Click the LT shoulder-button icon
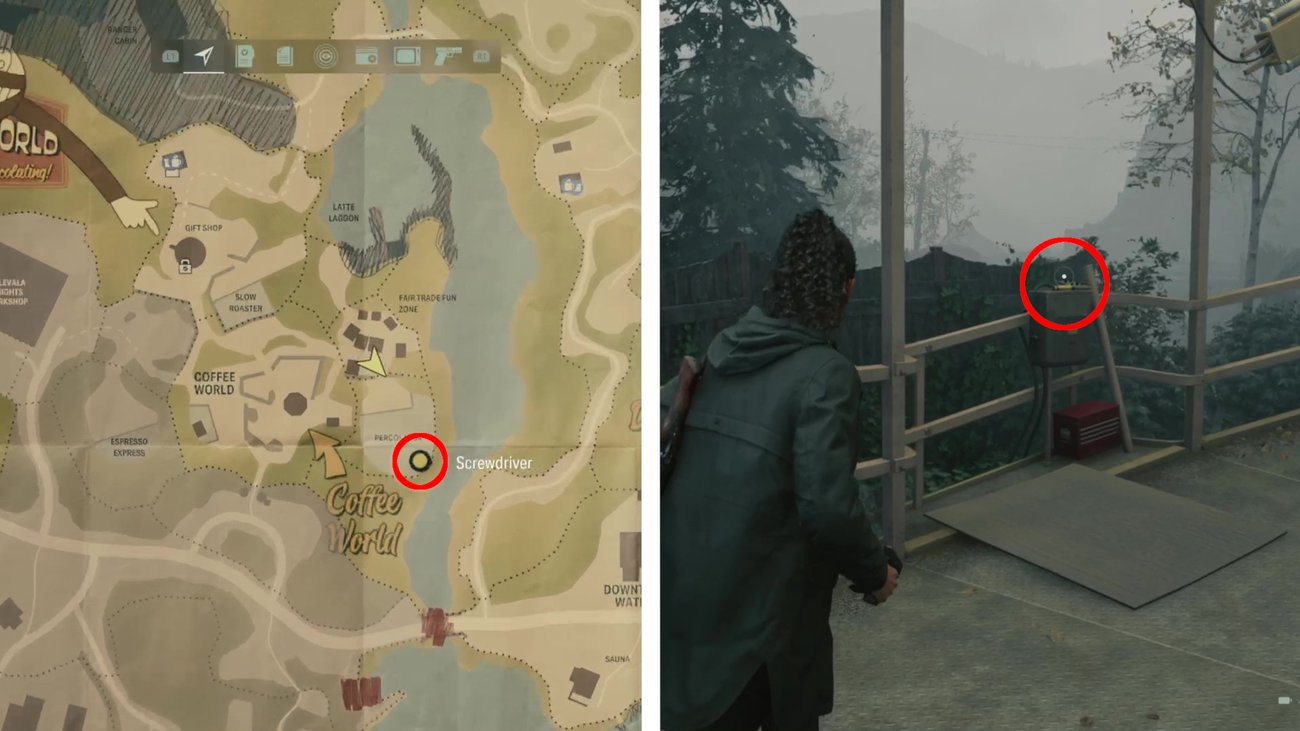Viewport: 1300px width, 731px height. pos(171,57)
